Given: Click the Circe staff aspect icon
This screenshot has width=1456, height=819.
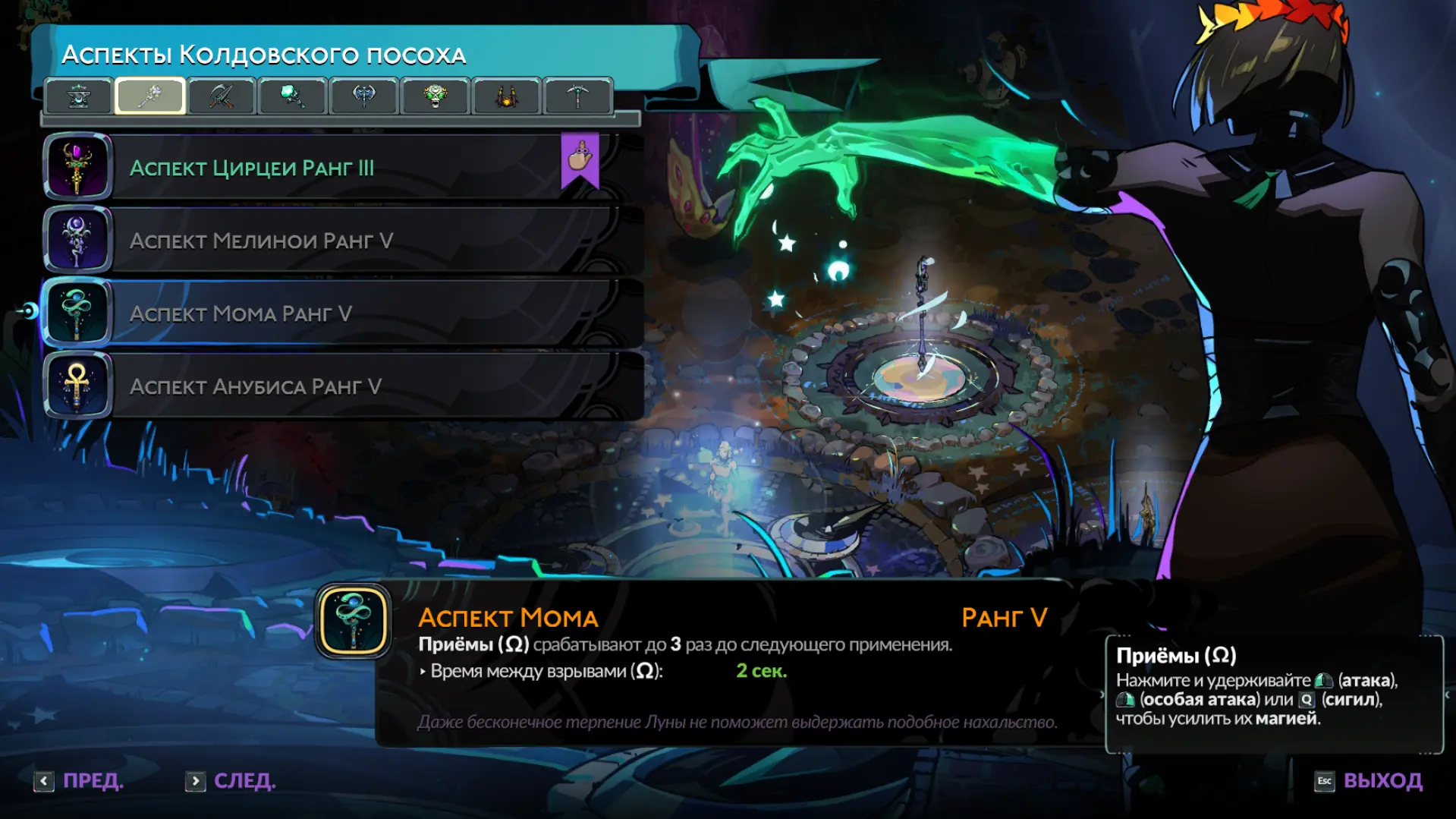Looking at the screenshot, I should [x=77, y=168].
